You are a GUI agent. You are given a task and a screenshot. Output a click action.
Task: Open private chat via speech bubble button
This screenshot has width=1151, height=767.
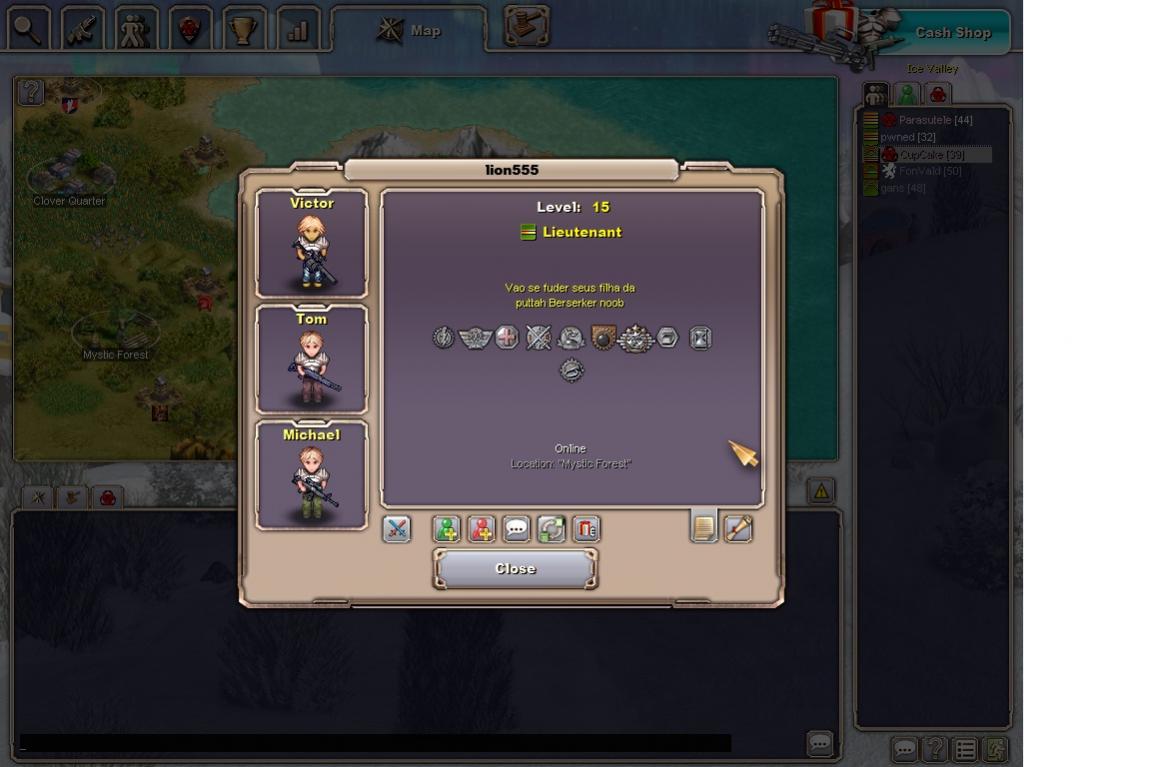point(517,528)
